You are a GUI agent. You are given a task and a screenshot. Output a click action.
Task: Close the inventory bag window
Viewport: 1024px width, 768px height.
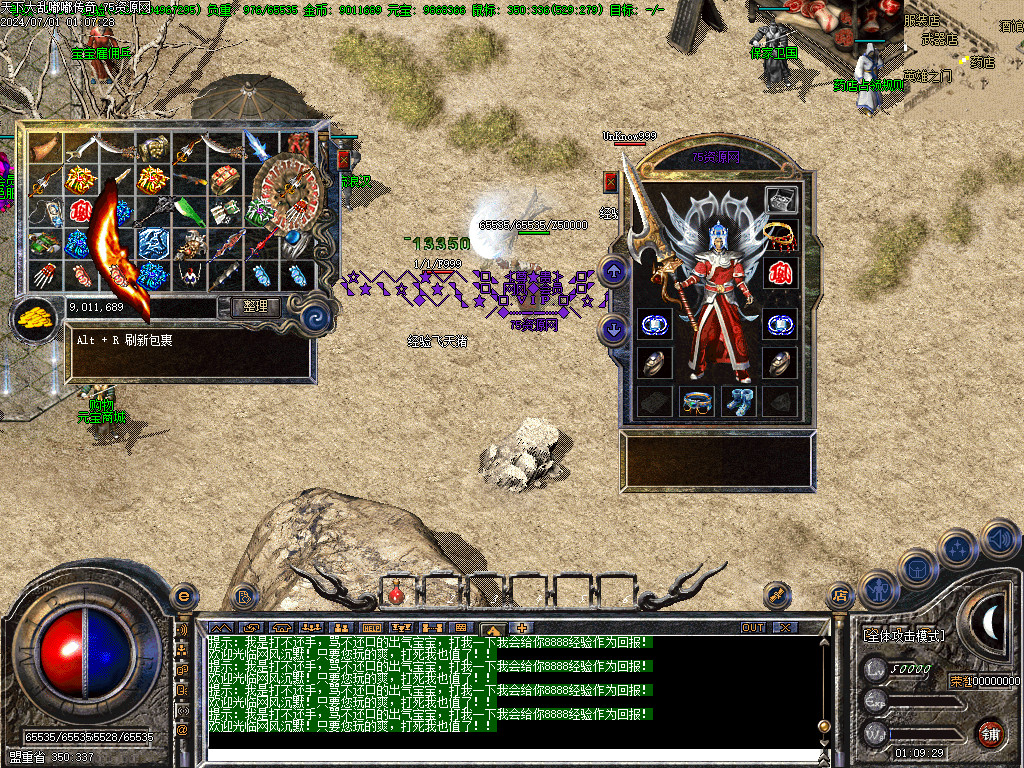tap(344, 160)
